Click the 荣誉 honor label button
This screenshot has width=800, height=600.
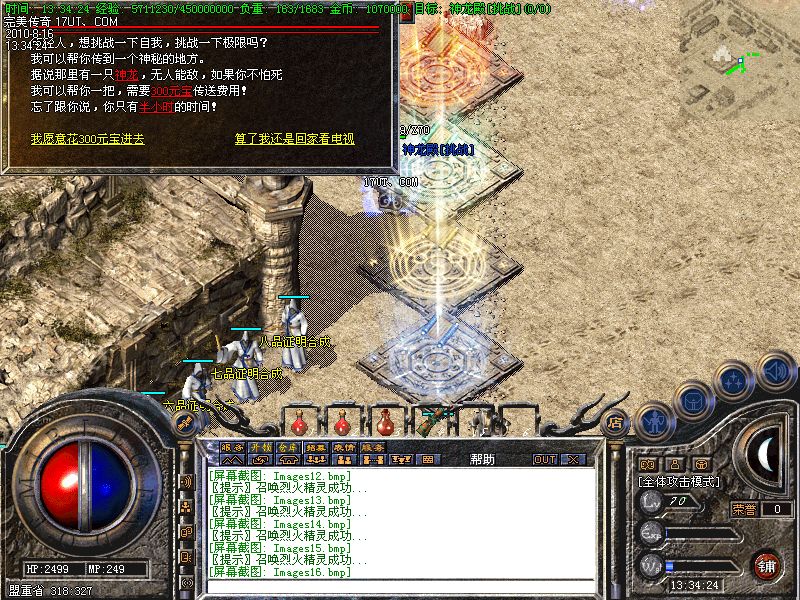coord(743,509)
